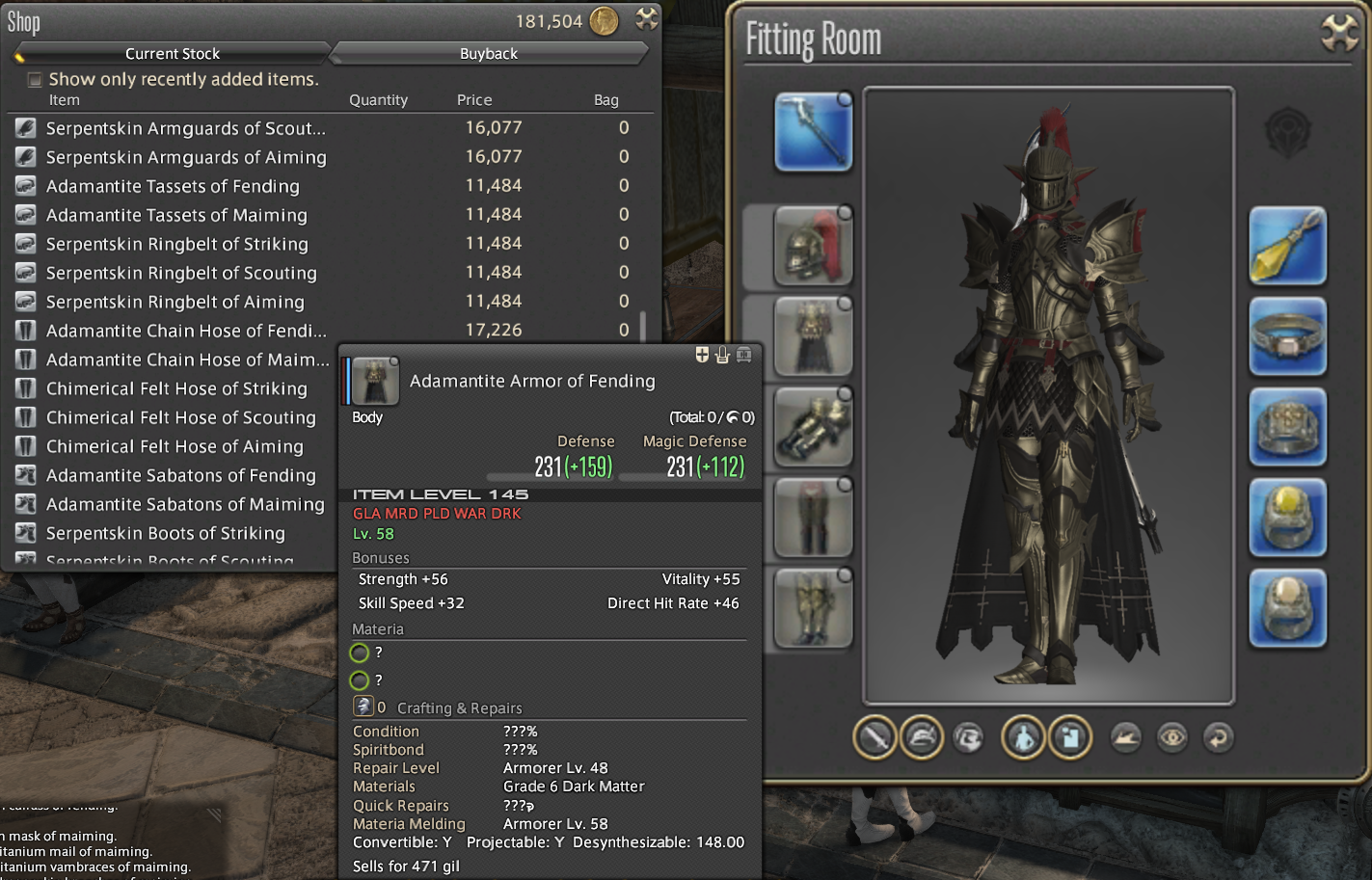Select Adamantite Chain Hose of Fending row
The width and height of the screenshot is (1372, 880).
pyautogui.click(x=186, y=331)
